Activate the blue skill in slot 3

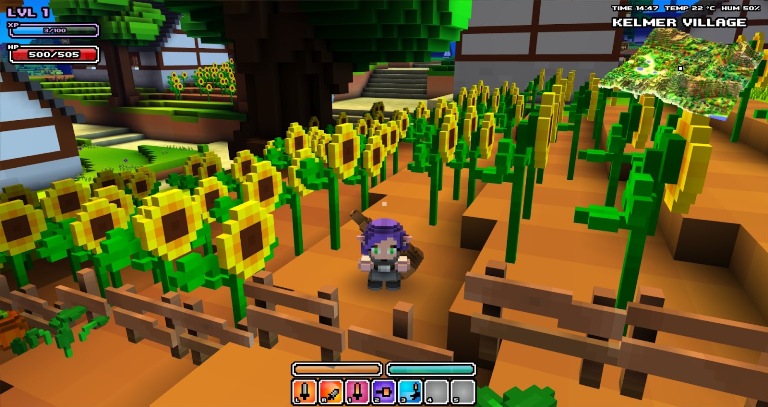tap(410, 391)
